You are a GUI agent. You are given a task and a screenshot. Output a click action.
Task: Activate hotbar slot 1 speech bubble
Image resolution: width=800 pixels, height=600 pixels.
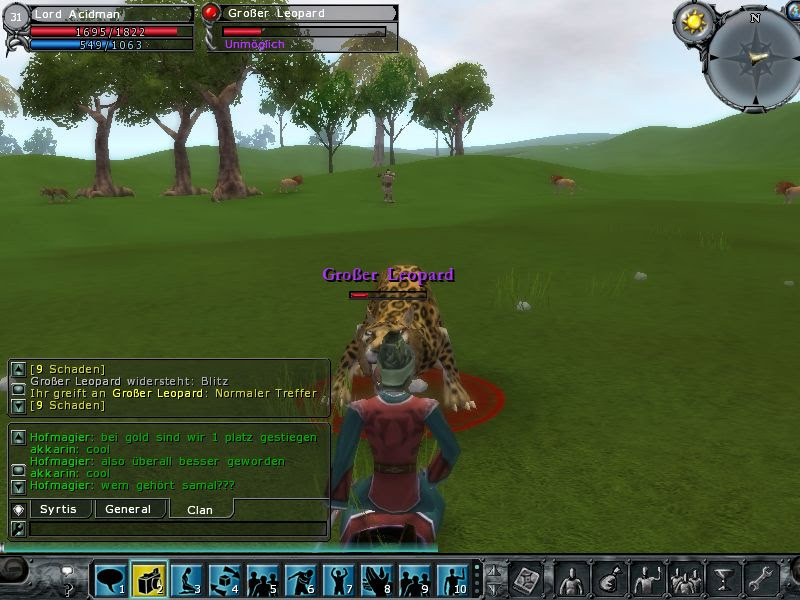110,578
